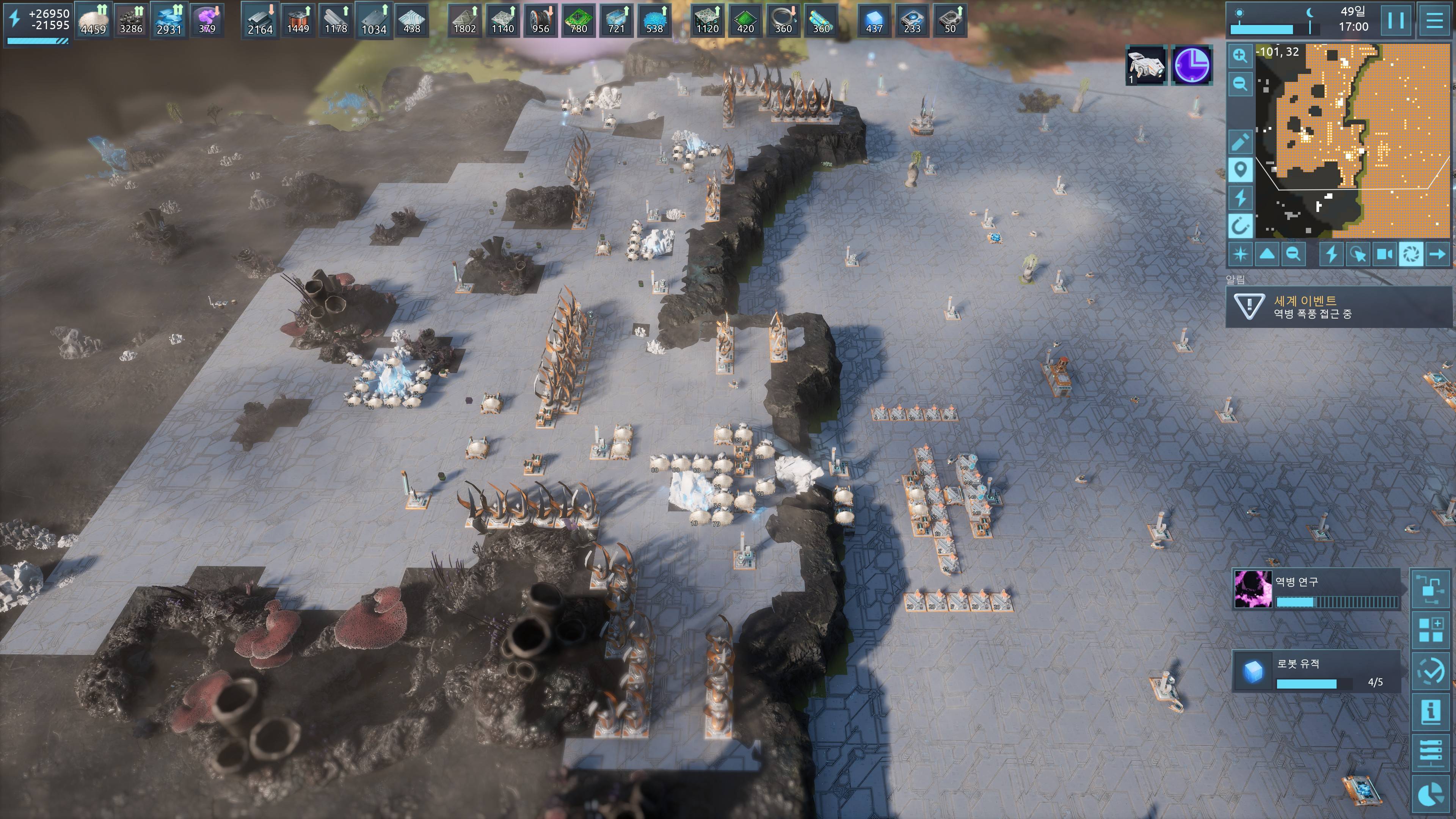This screenshot has height=819, width=1456.
Task: Click the pencil draw tool beside the minimap
Action: [1240, 142]
